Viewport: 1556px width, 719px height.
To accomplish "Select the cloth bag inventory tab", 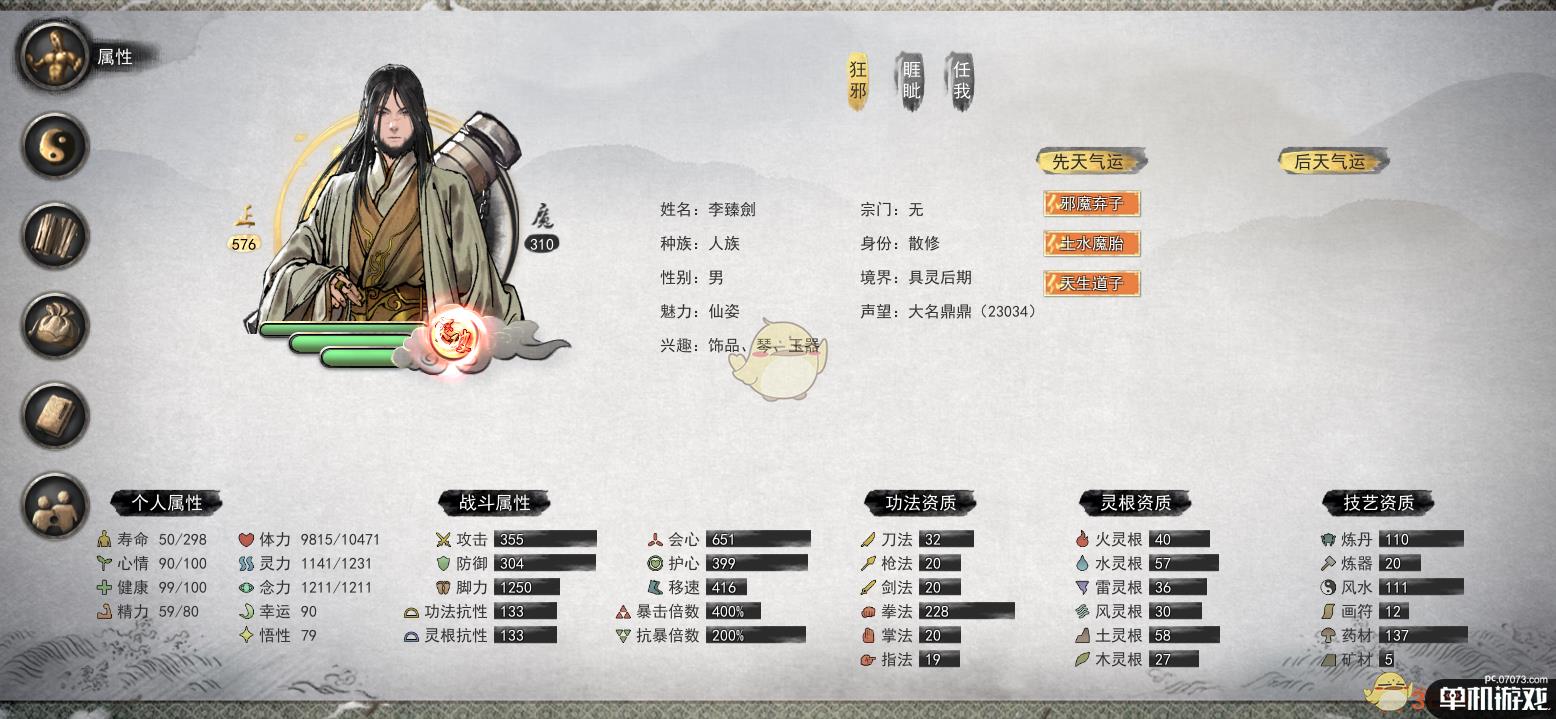I will point(56,326).
